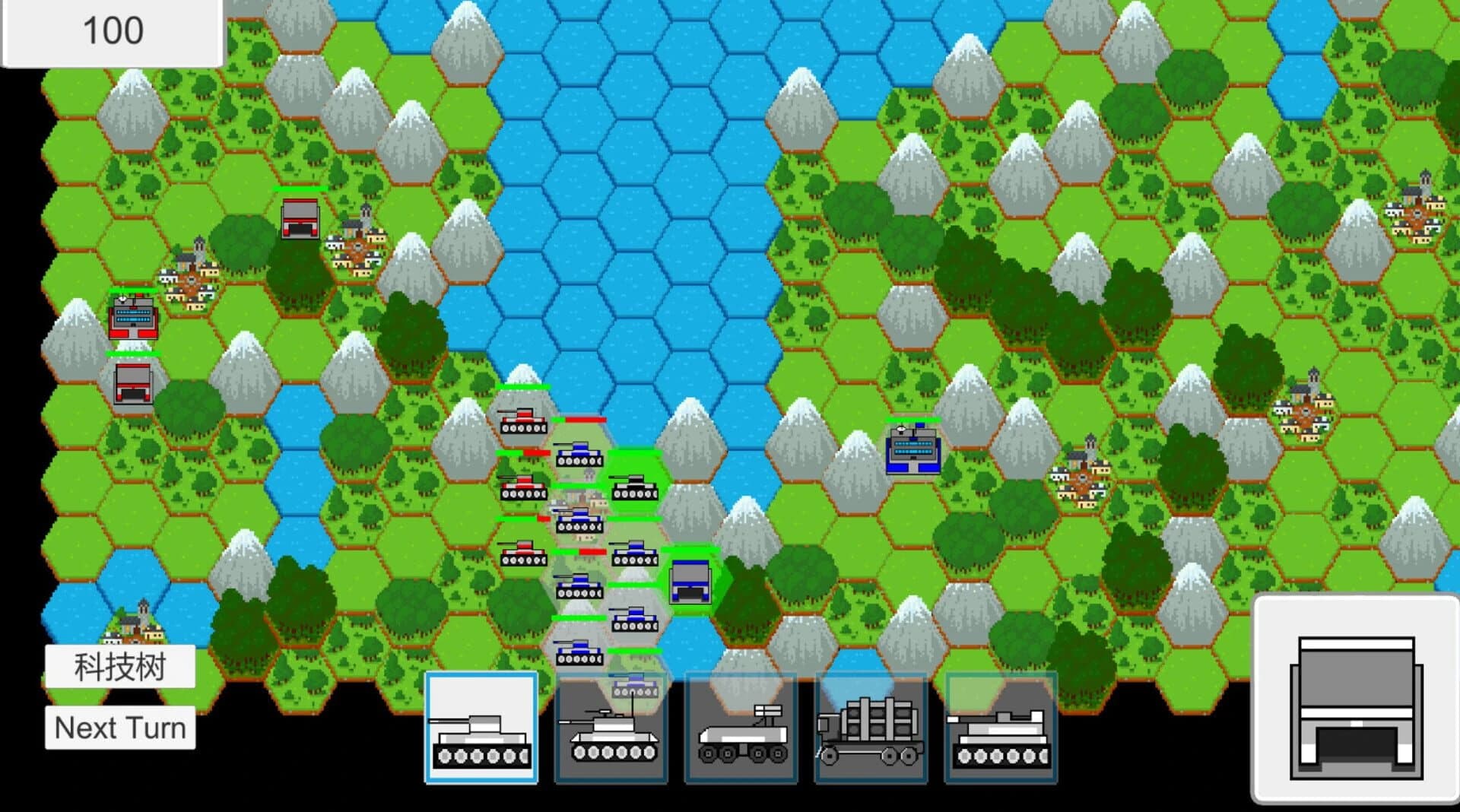1460x812 pixels.
Task: Click the resource counter showing 100
Action: 110,30
